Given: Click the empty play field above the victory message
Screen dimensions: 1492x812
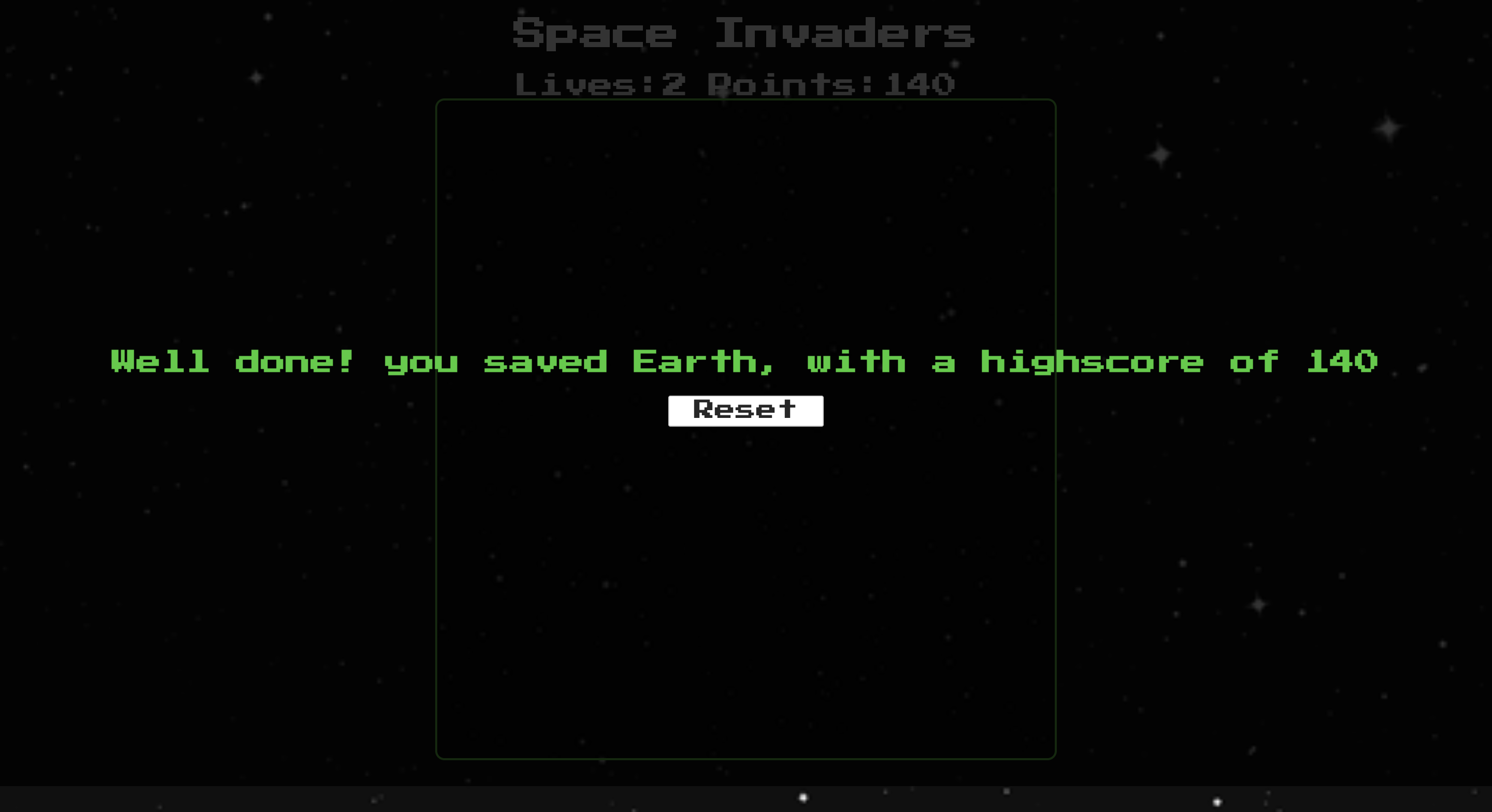Looking at the screenshot, I should click(745, 231).
